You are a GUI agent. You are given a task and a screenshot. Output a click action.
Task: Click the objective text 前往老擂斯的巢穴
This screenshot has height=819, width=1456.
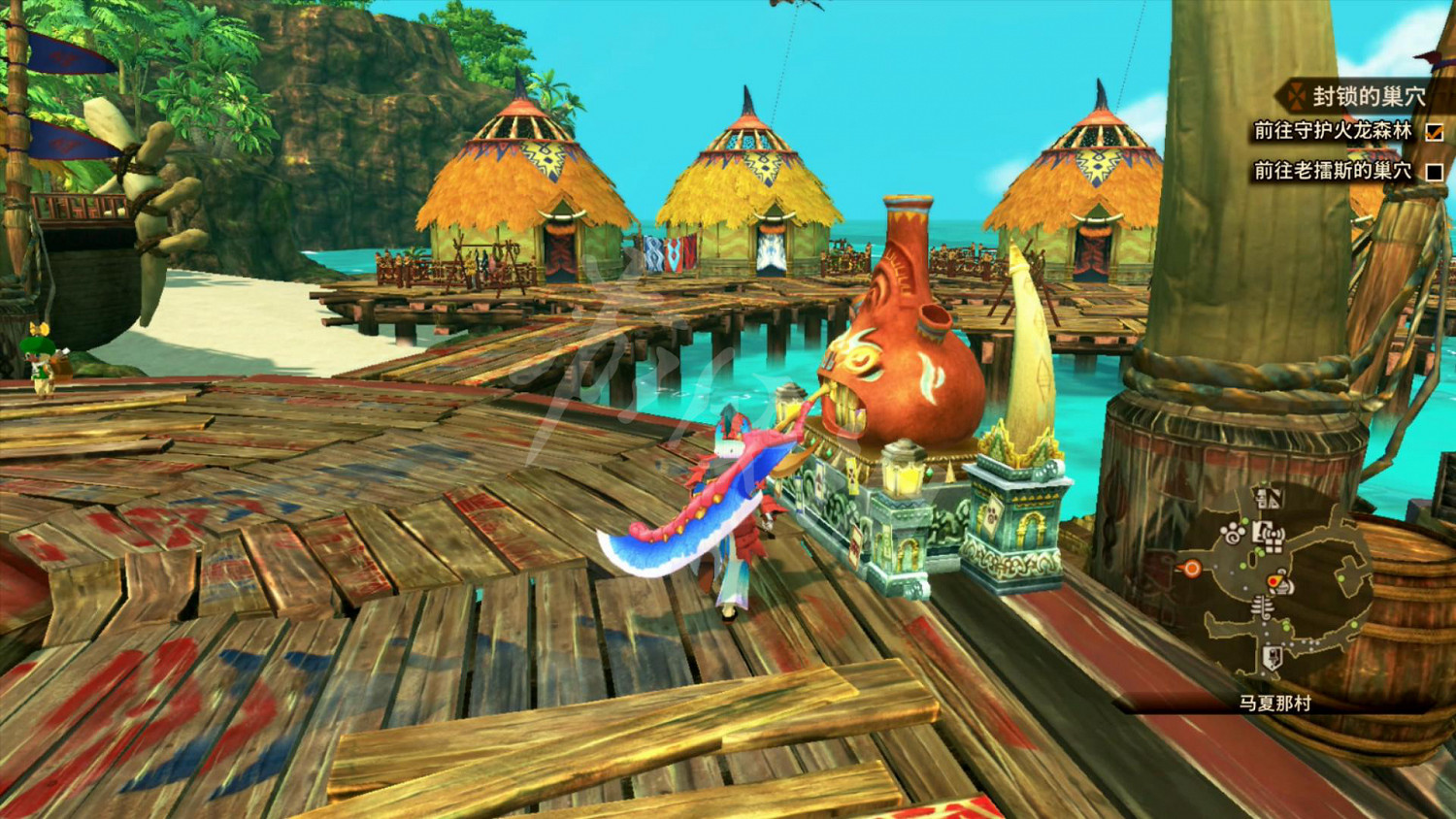click(1334, 170)
